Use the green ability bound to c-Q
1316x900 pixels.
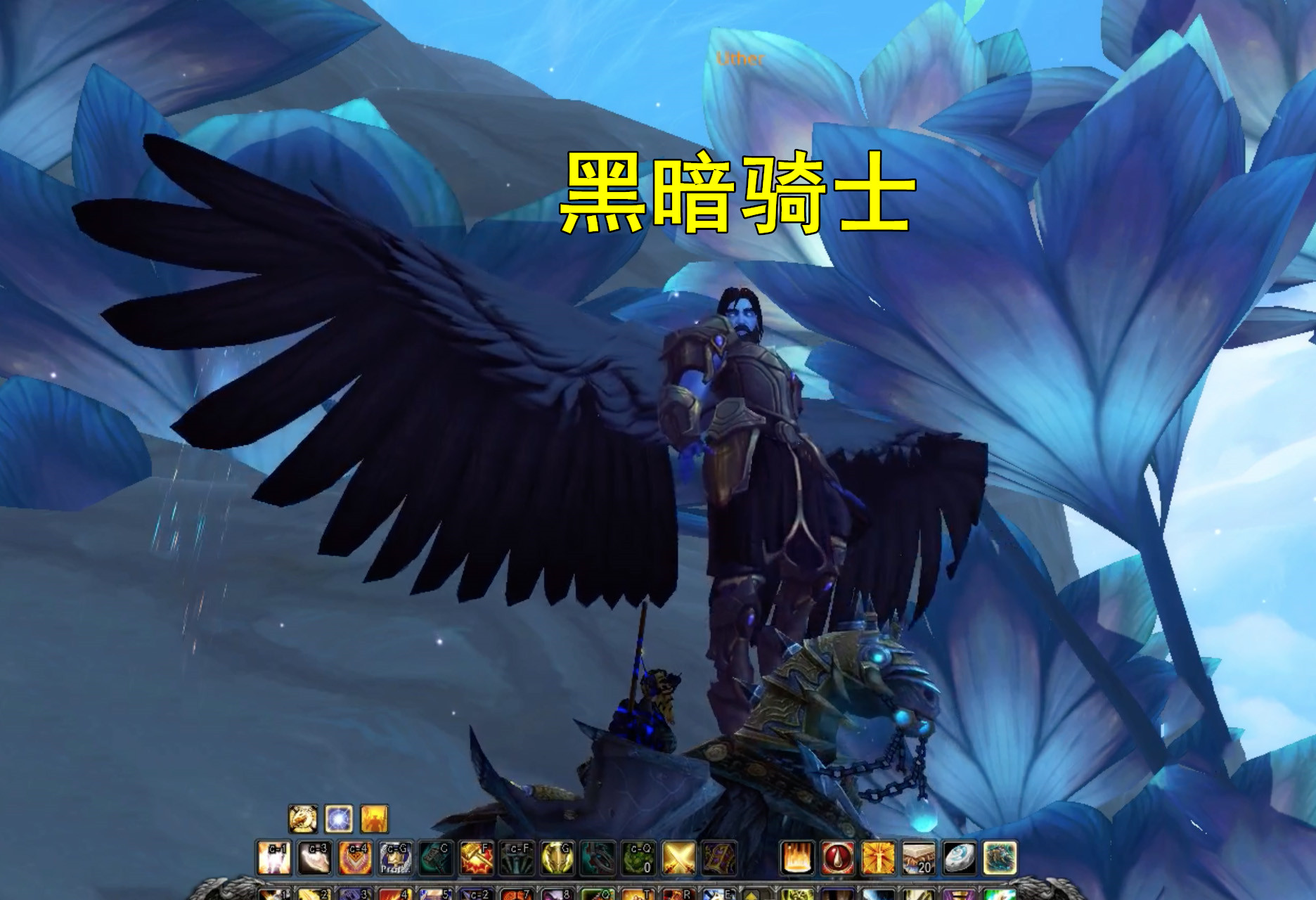click(639, 856)
